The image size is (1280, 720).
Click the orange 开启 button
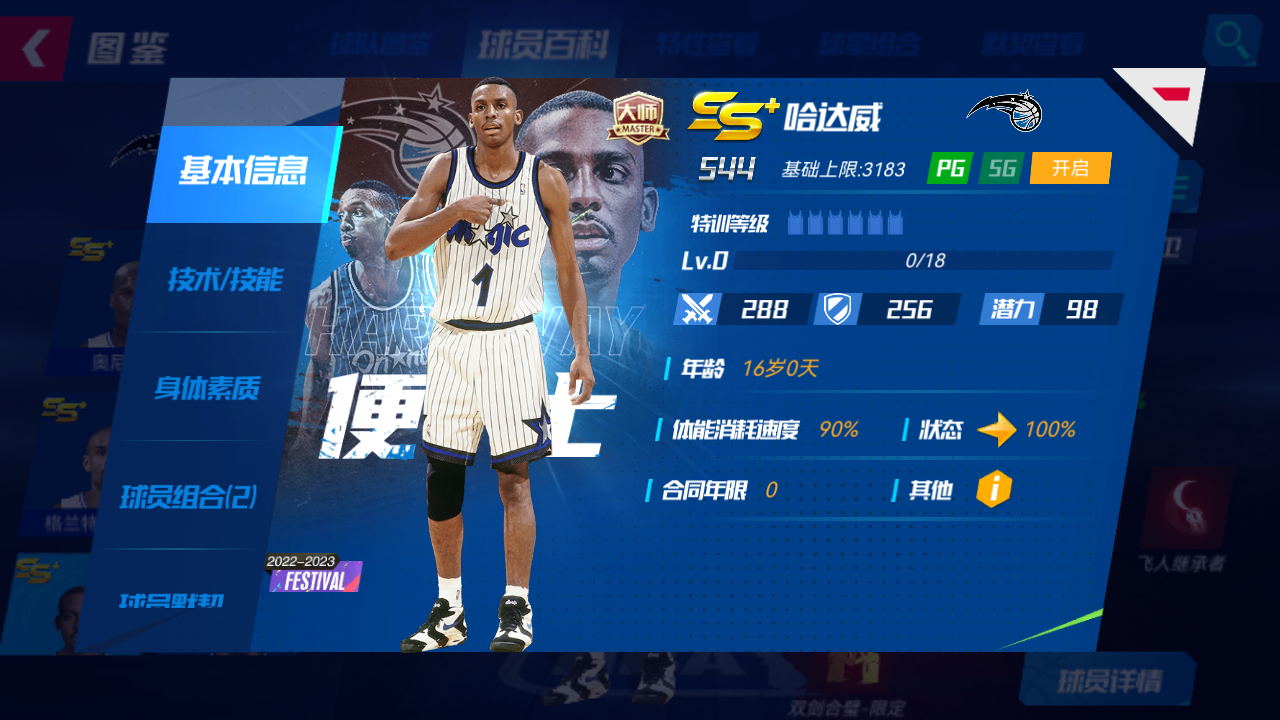pyautogui.click(x=1070, y=168)
